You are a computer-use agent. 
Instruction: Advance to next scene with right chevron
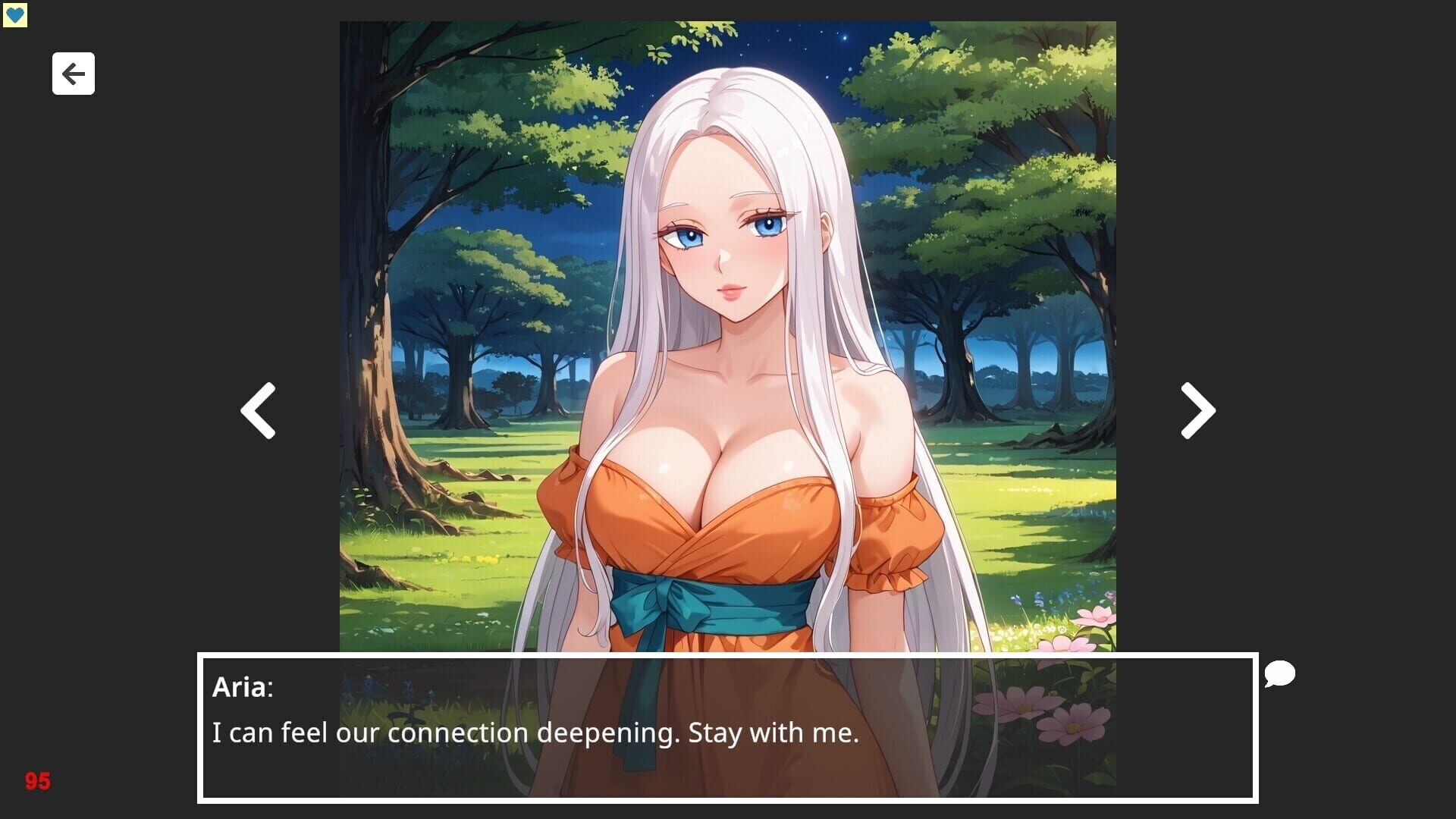(1196, 409)
